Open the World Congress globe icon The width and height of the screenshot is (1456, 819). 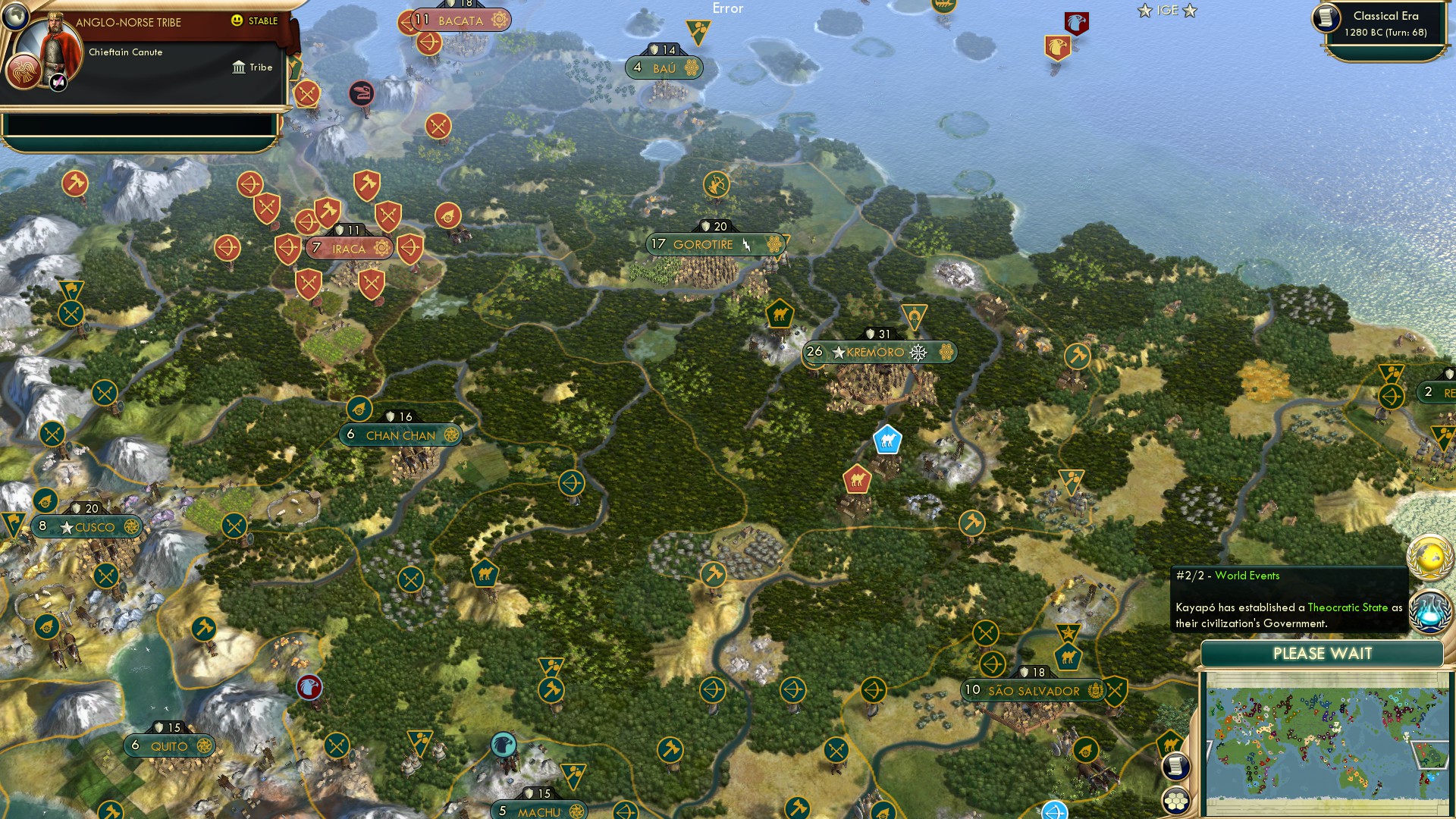click(x=1429, y=556)
